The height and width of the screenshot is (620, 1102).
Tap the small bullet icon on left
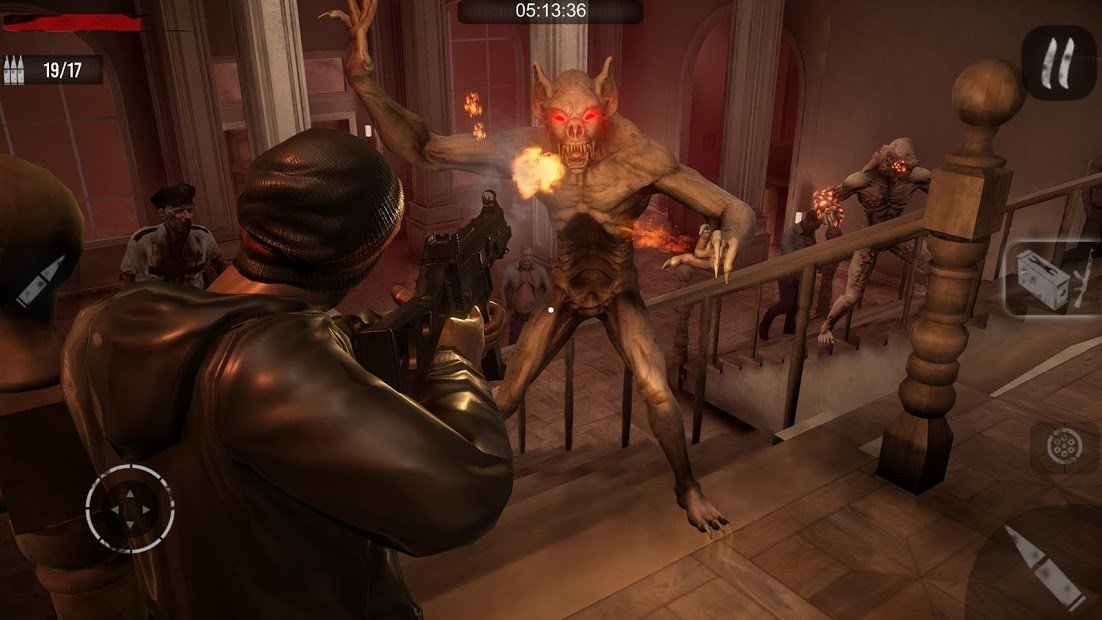point(40,281)
